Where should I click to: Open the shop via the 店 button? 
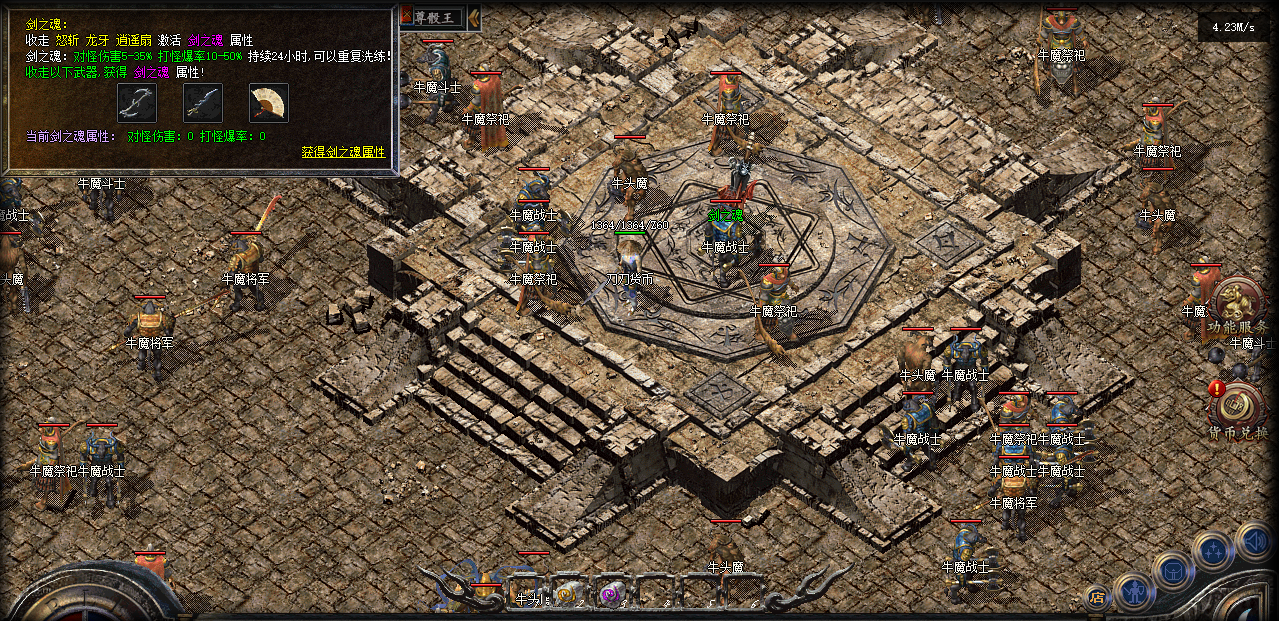coord(1097,597)
